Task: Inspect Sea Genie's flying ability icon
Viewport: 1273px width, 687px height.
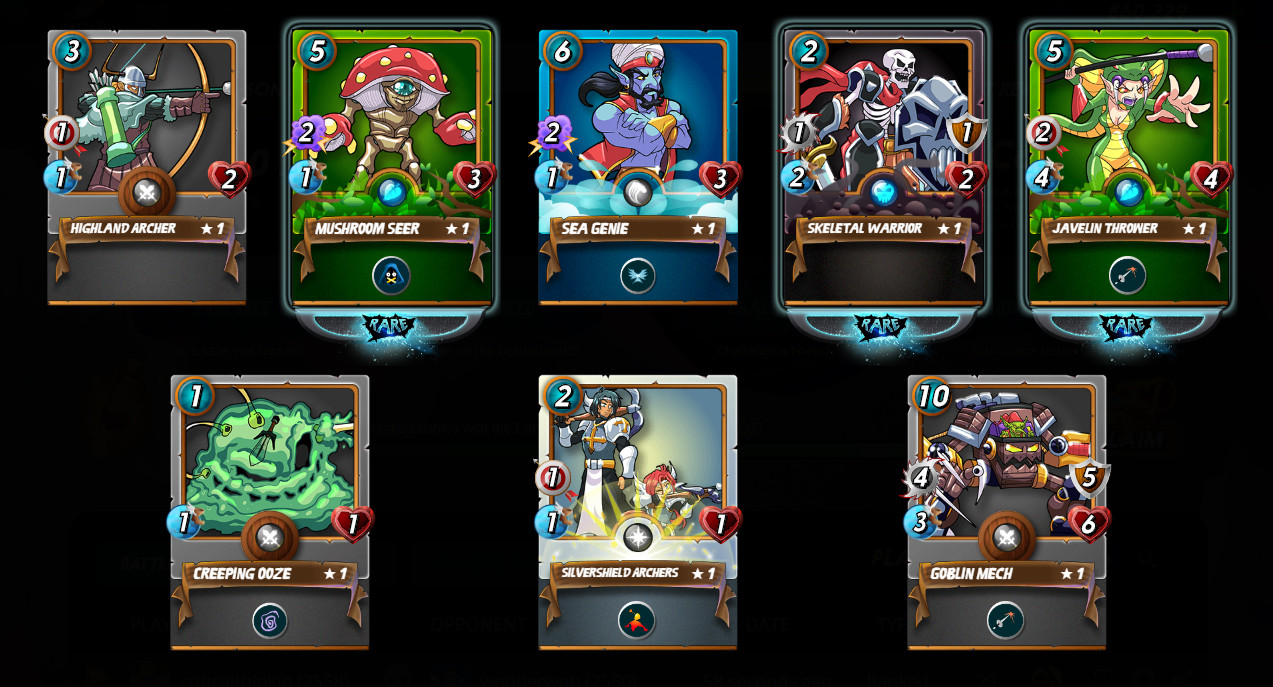Action: [637, 275]
